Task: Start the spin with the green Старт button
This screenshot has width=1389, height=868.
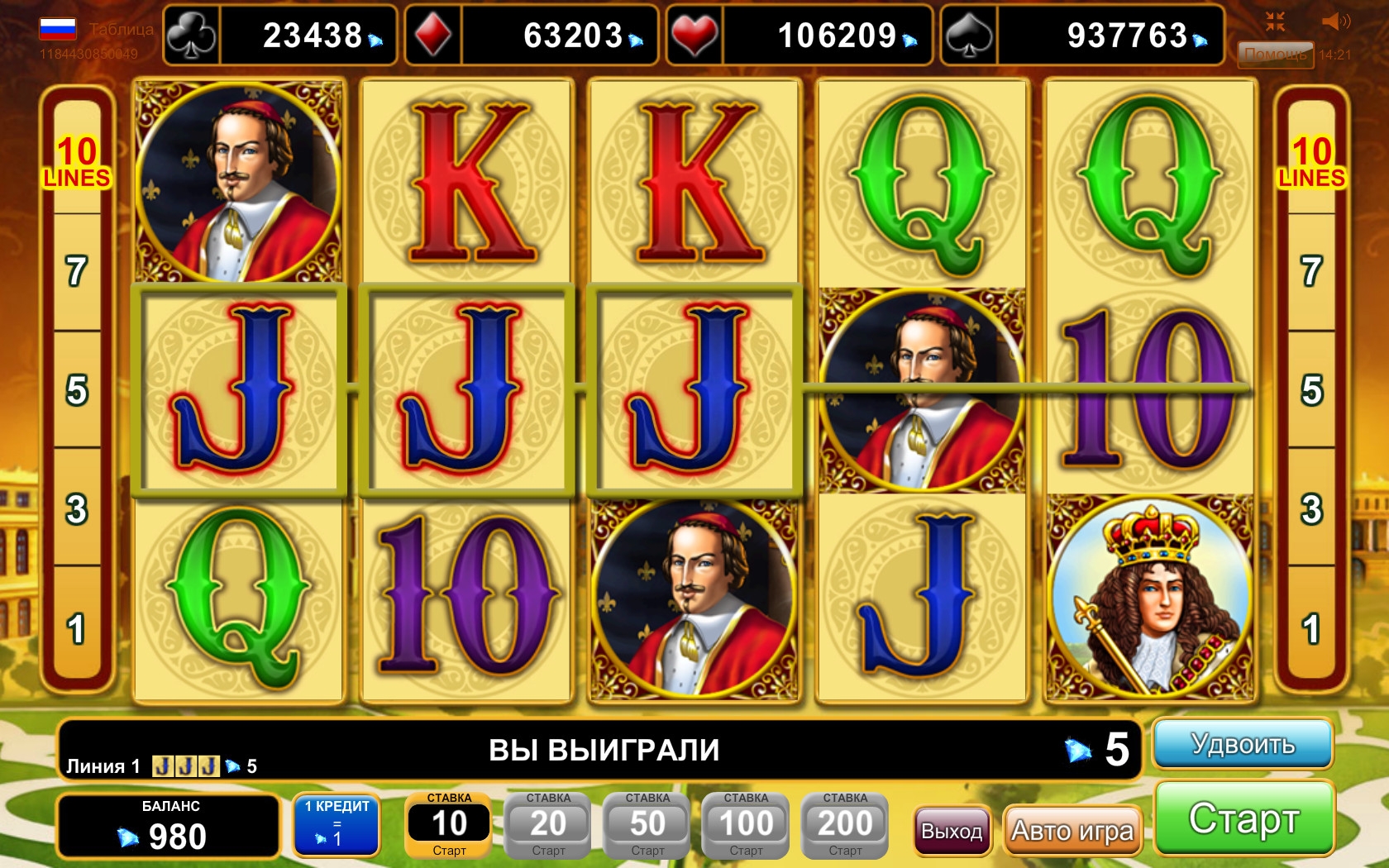Action: (x=1244, y=818)
